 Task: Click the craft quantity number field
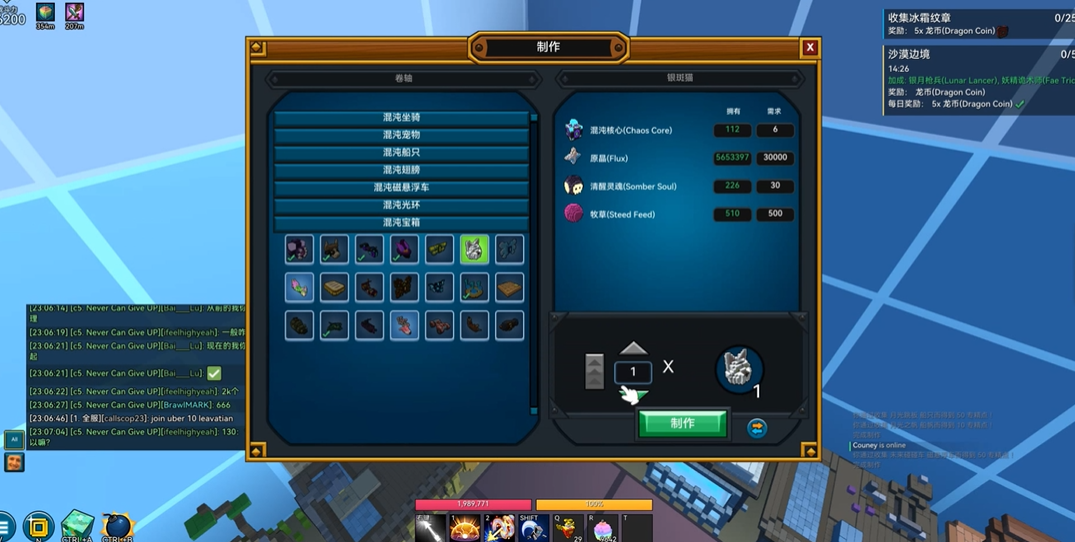[x=633, y=372]
